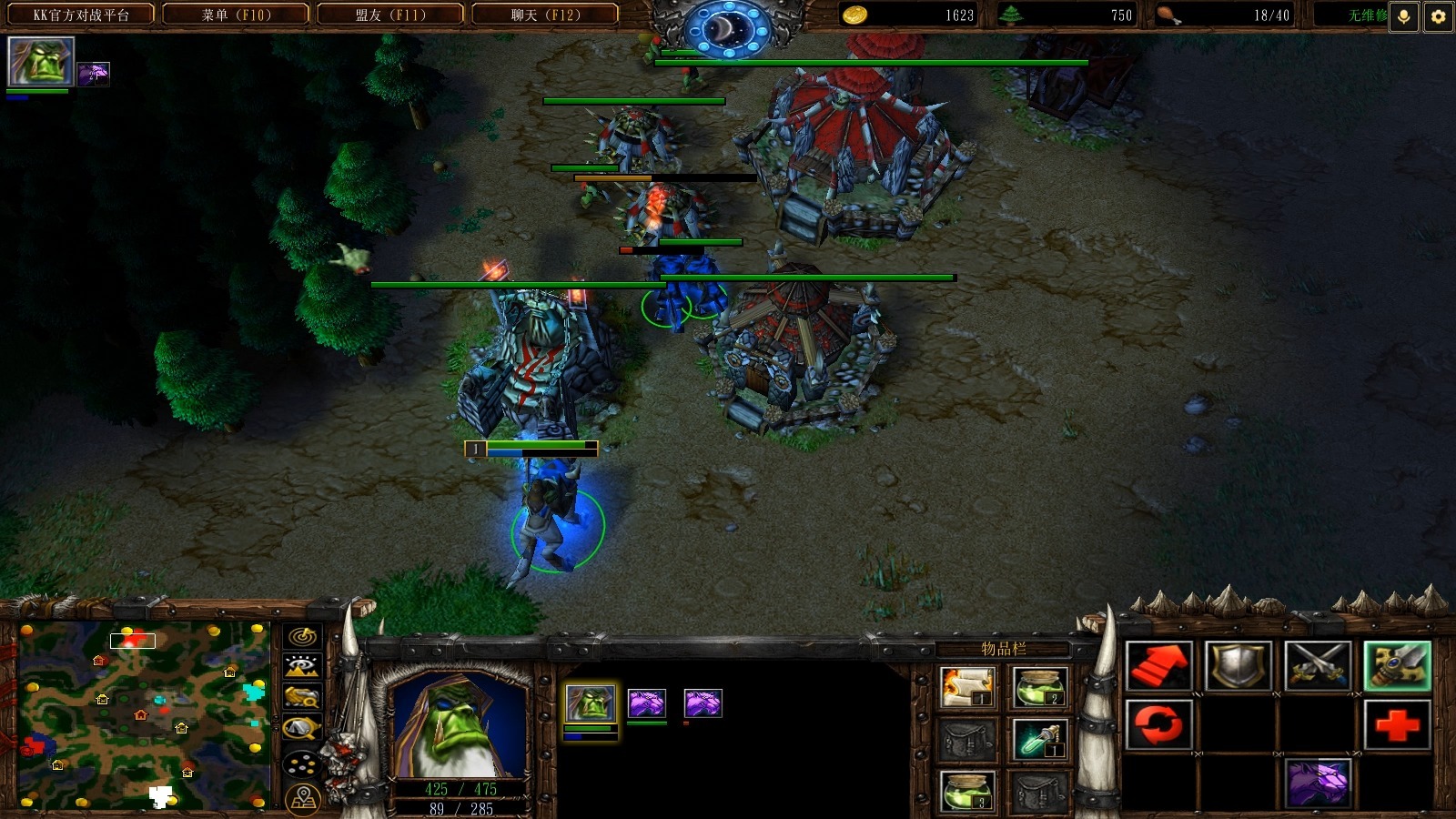Choose the Far Seer in the selection group
The image size is (1456, 819).
pos(591,703)
